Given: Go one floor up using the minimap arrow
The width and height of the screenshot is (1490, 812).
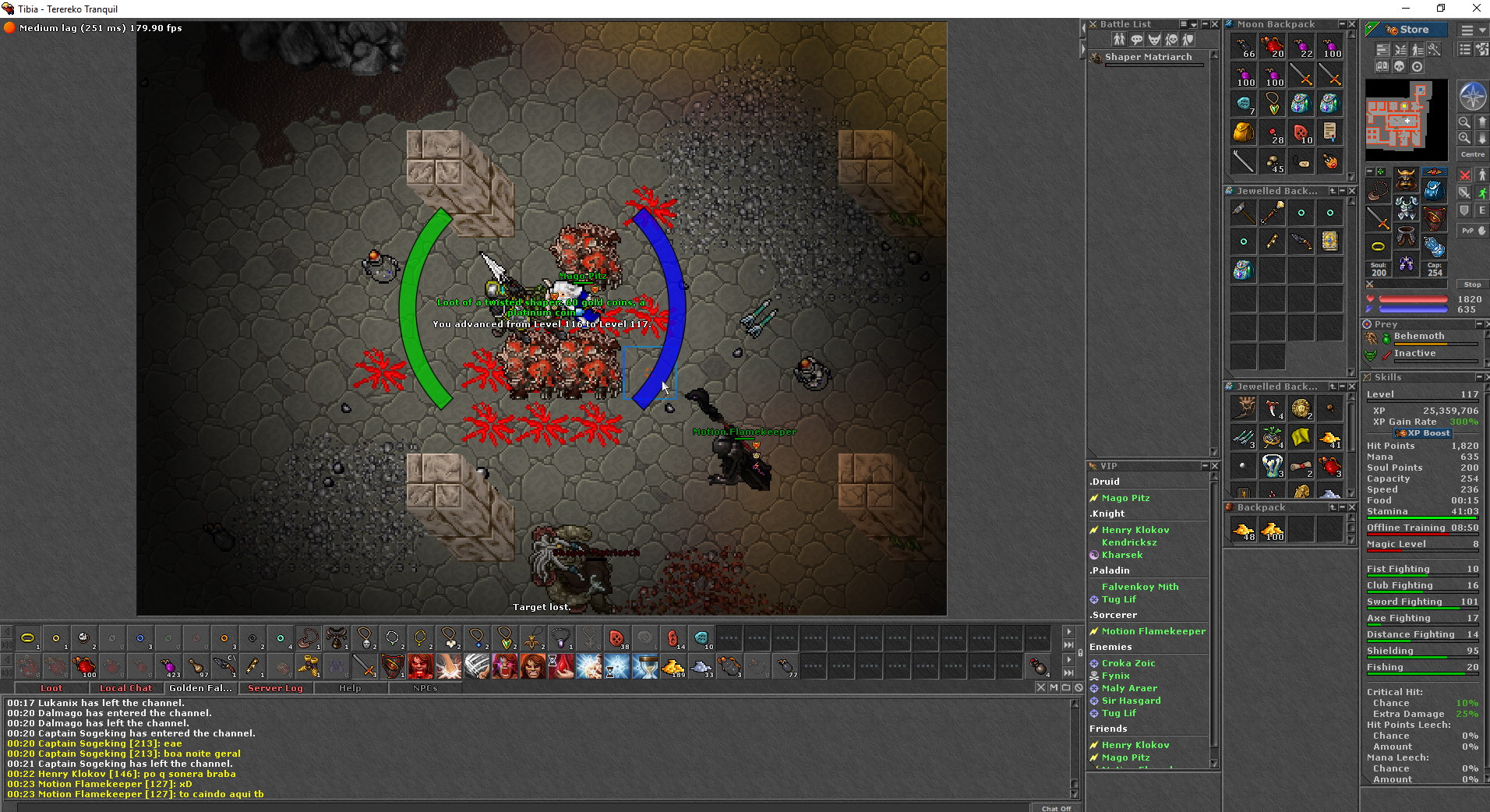Looking at the screenshot, I should click(1481, 121).
